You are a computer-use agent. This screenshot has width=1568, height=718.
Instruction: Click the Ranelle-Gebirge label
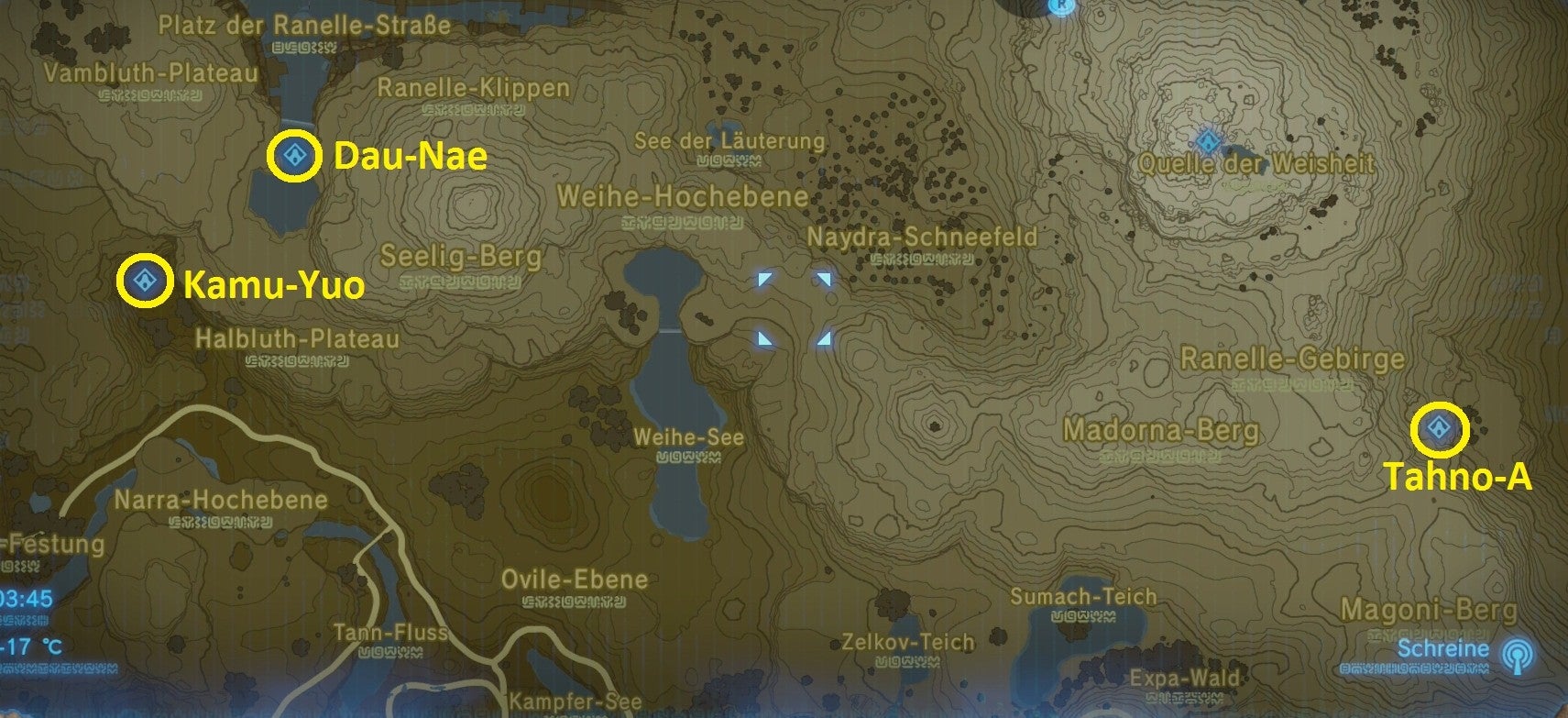coord(1292,358)
